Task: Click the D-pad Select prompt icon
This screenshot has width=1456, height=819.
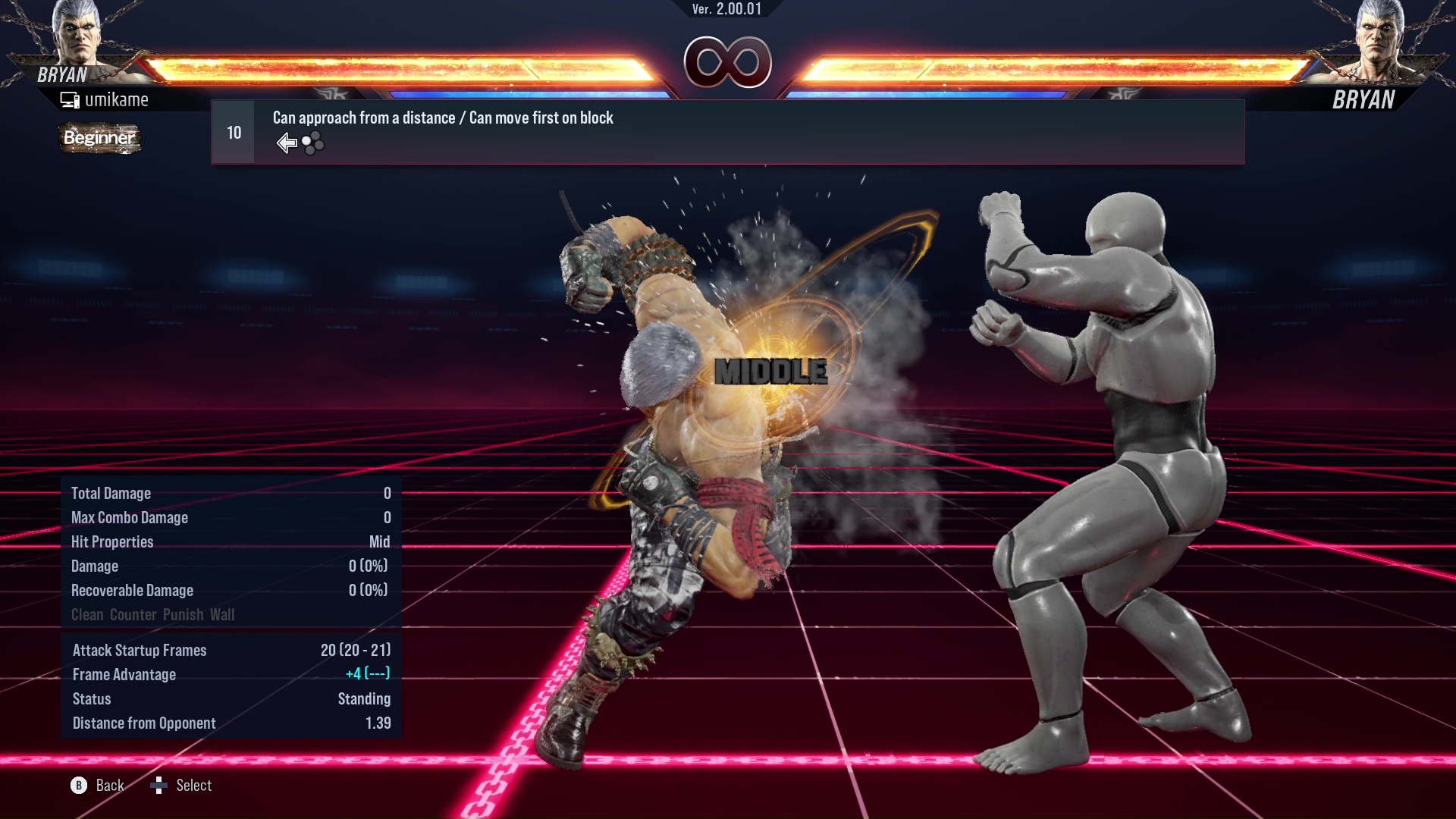Action: pos(160,786)
